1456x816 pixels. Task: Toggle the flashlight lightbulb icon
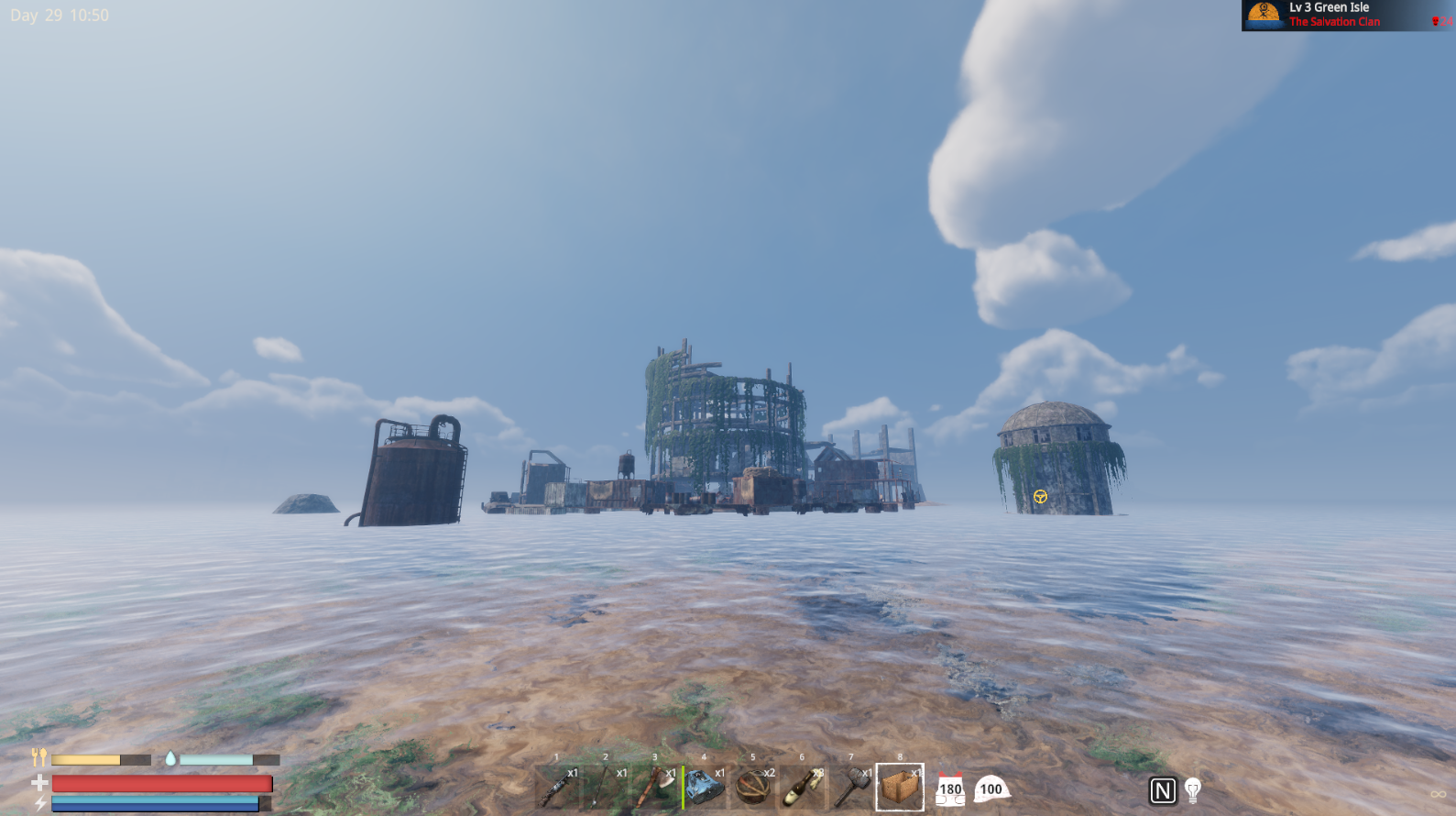[x=1193, y=789]
